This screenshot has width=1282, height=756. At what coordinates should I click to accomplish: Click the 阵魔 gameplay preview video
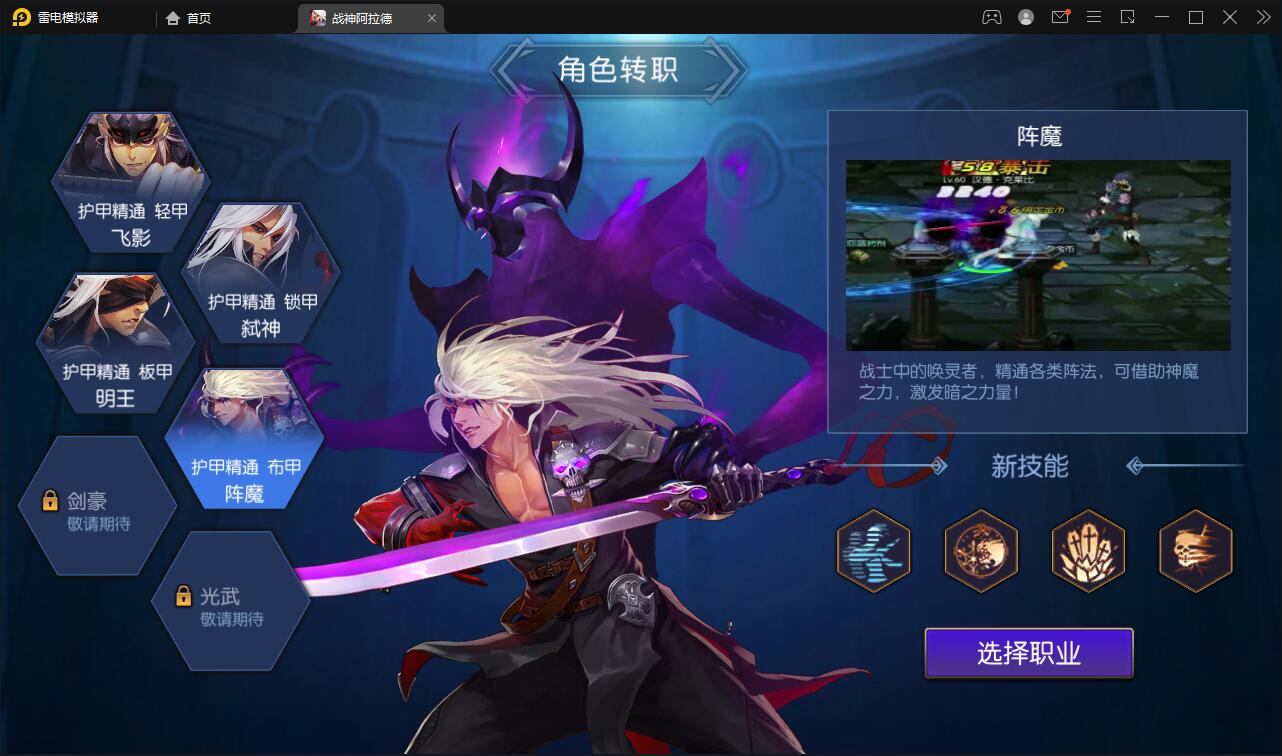(1038, 255)
